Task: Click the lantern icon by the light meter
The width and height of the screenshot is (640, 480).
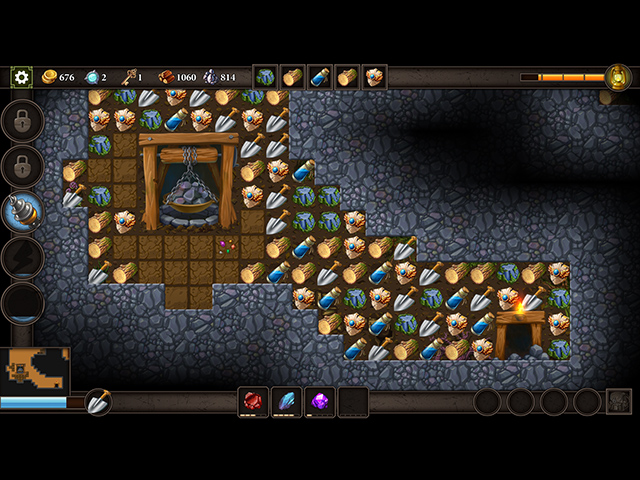Action: (618, 77)
